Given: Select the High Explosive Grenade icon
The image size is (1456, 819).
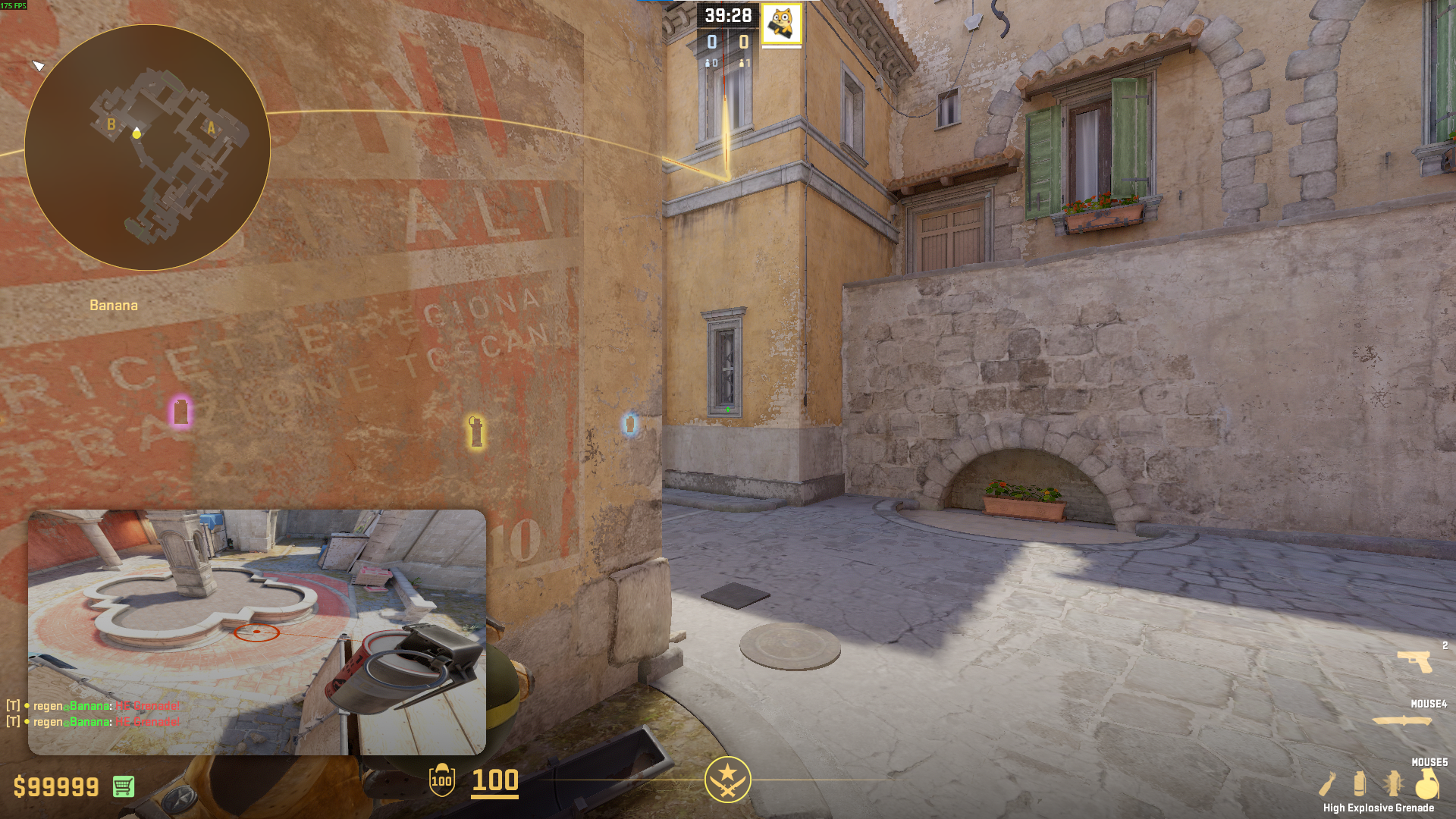Looking at the screenshot, I should [x=1426, y=783].
